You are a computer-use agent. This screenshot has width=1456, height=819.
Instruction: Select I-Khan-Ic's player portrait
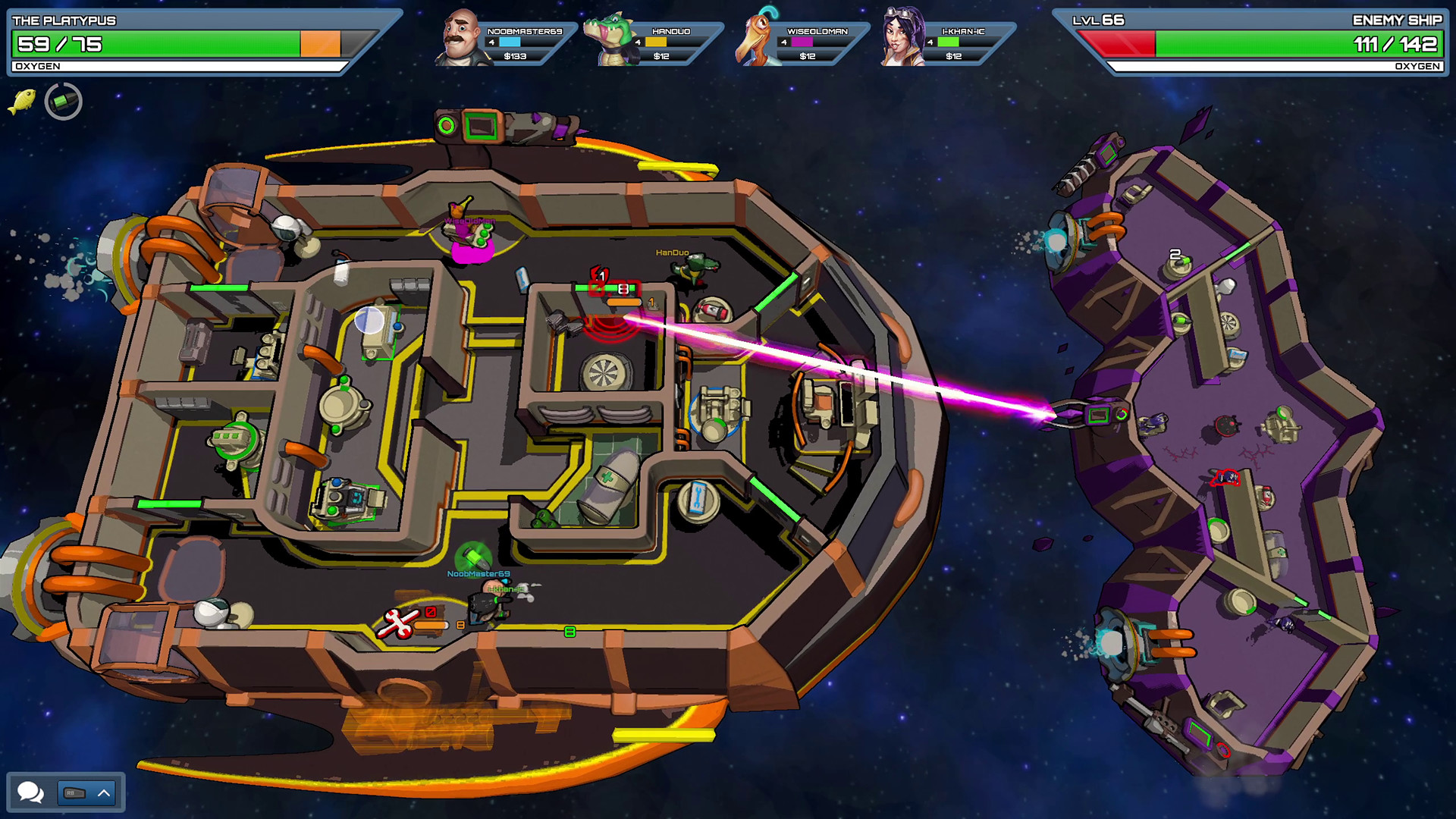click(902, 38)
